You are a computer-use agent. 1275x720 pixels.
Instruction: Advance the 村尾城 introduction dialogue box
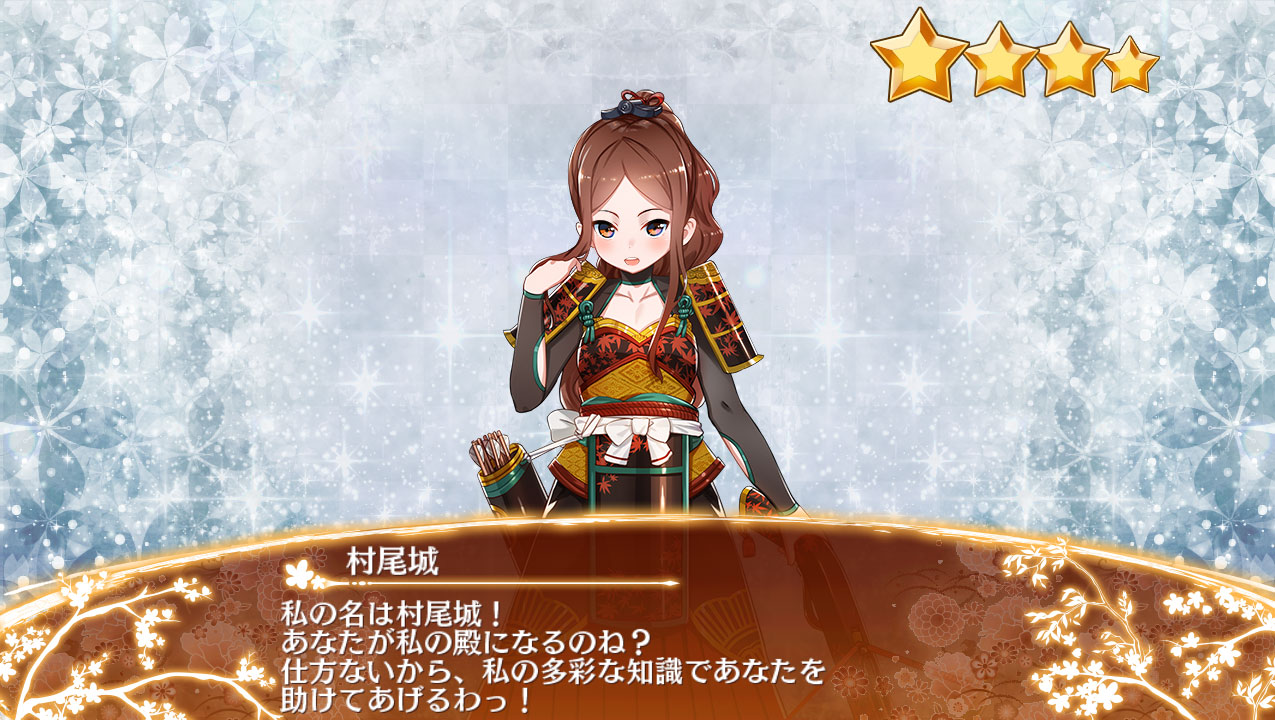pos(637,640)
